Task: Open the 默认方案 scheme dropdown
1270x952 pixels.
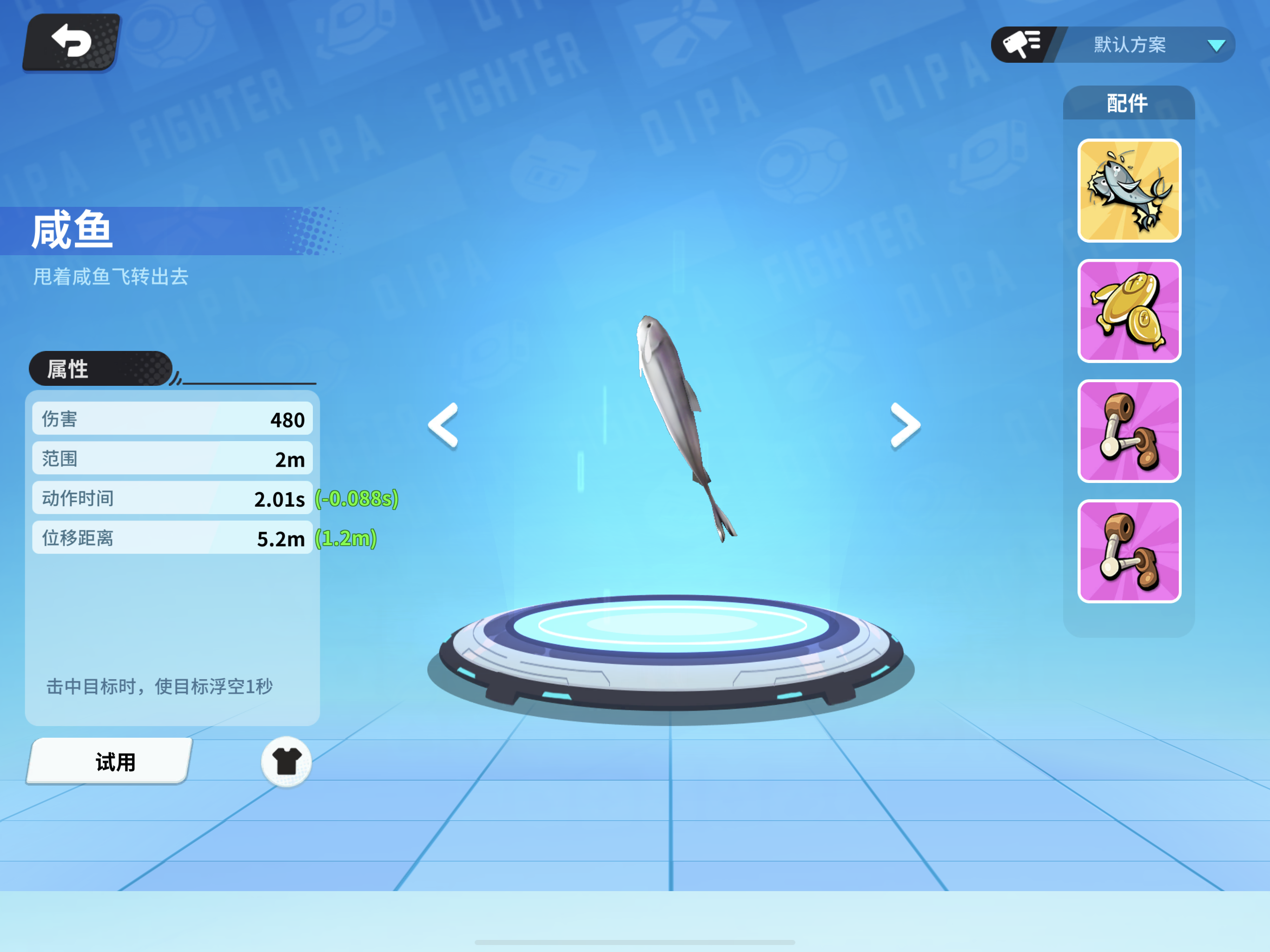Action: point(1130,46)
